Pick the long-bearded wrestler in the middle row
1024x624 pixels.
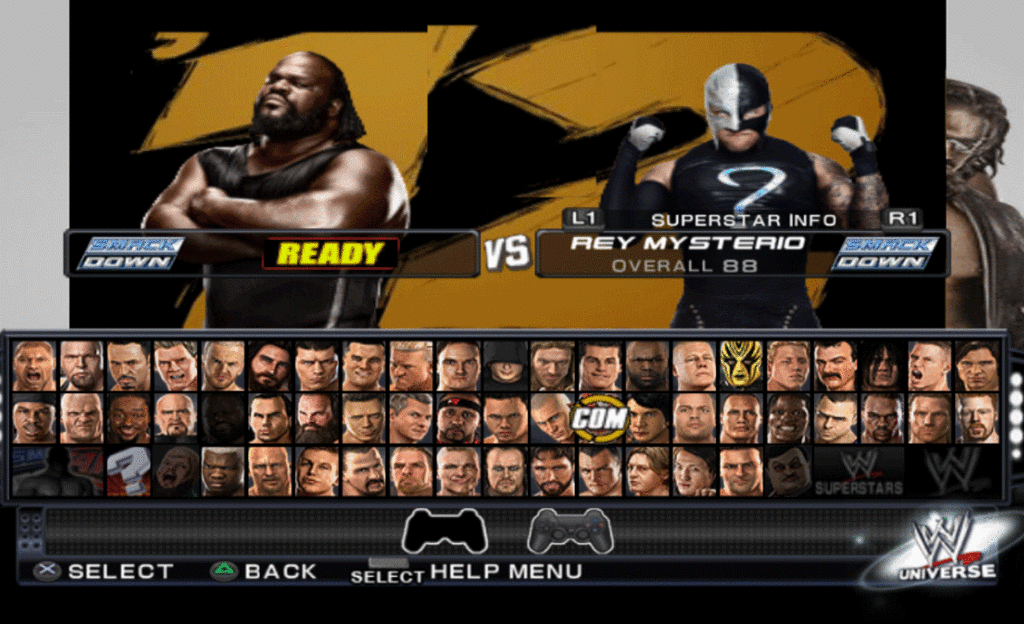316,419
